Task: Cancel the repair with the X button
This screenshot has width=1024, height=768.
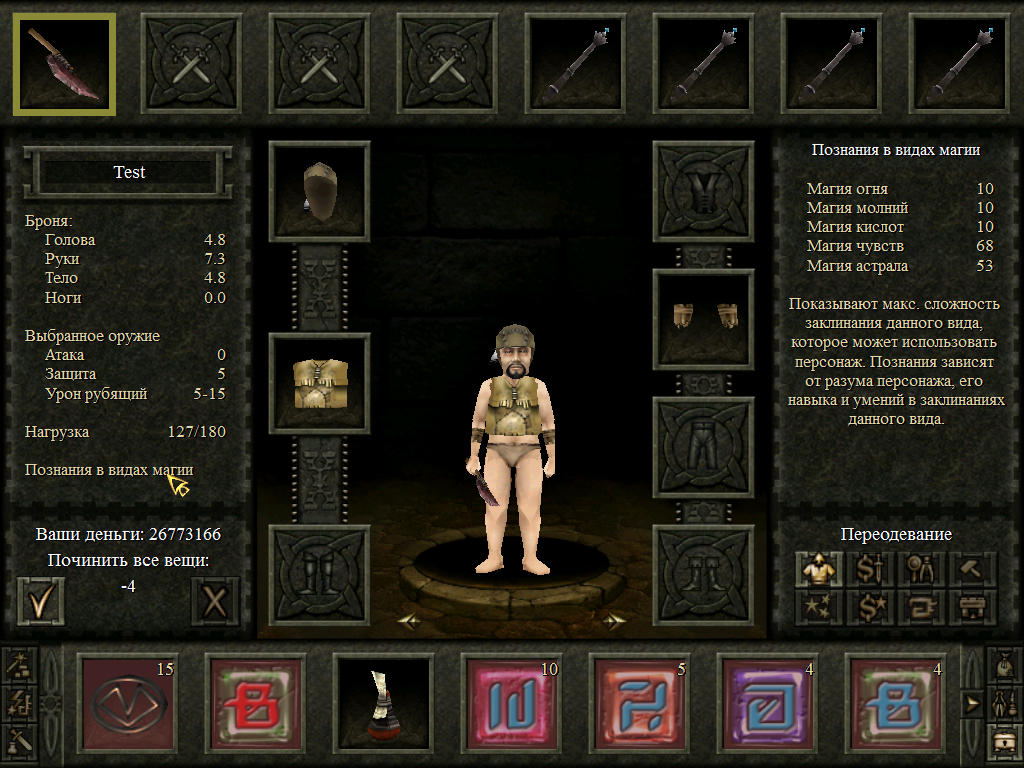Action: click(214, 601)
